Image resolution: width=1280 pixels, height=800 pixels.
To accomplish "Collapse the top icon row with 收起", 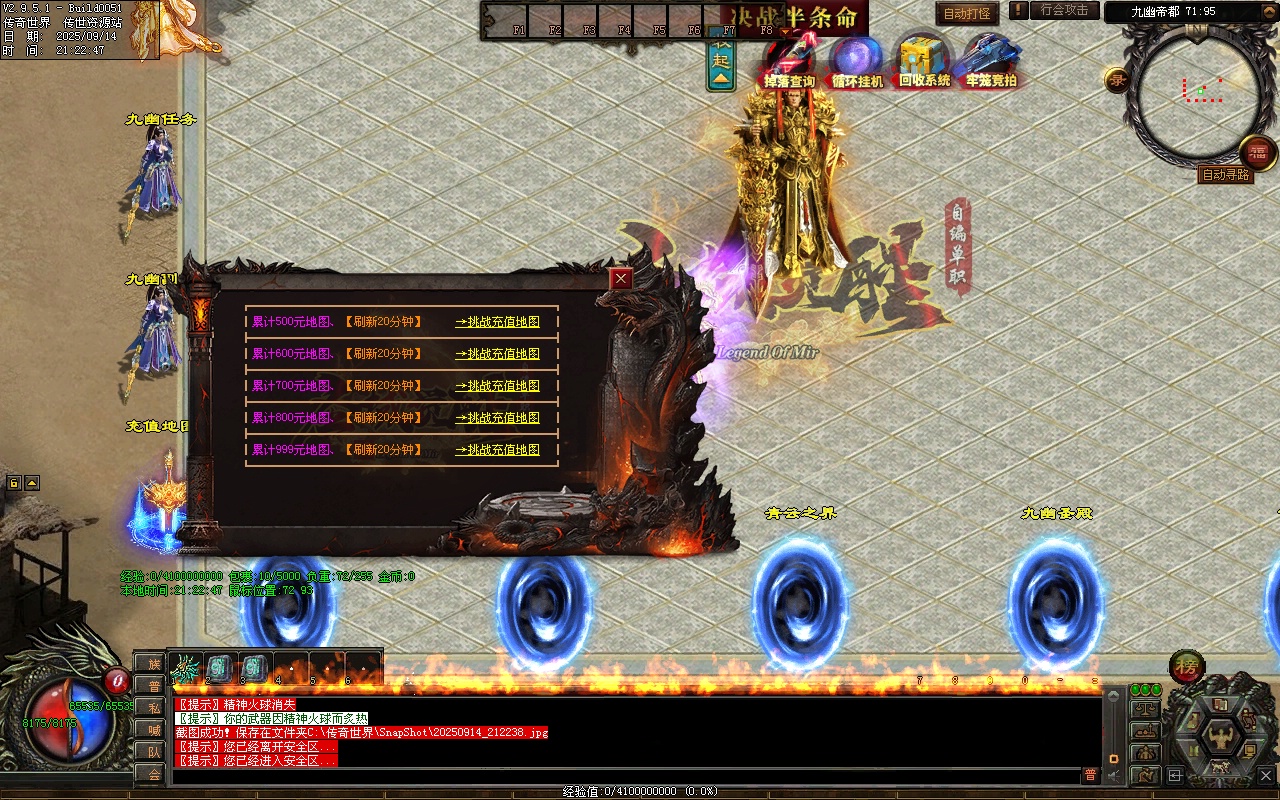I will point(721,63).
